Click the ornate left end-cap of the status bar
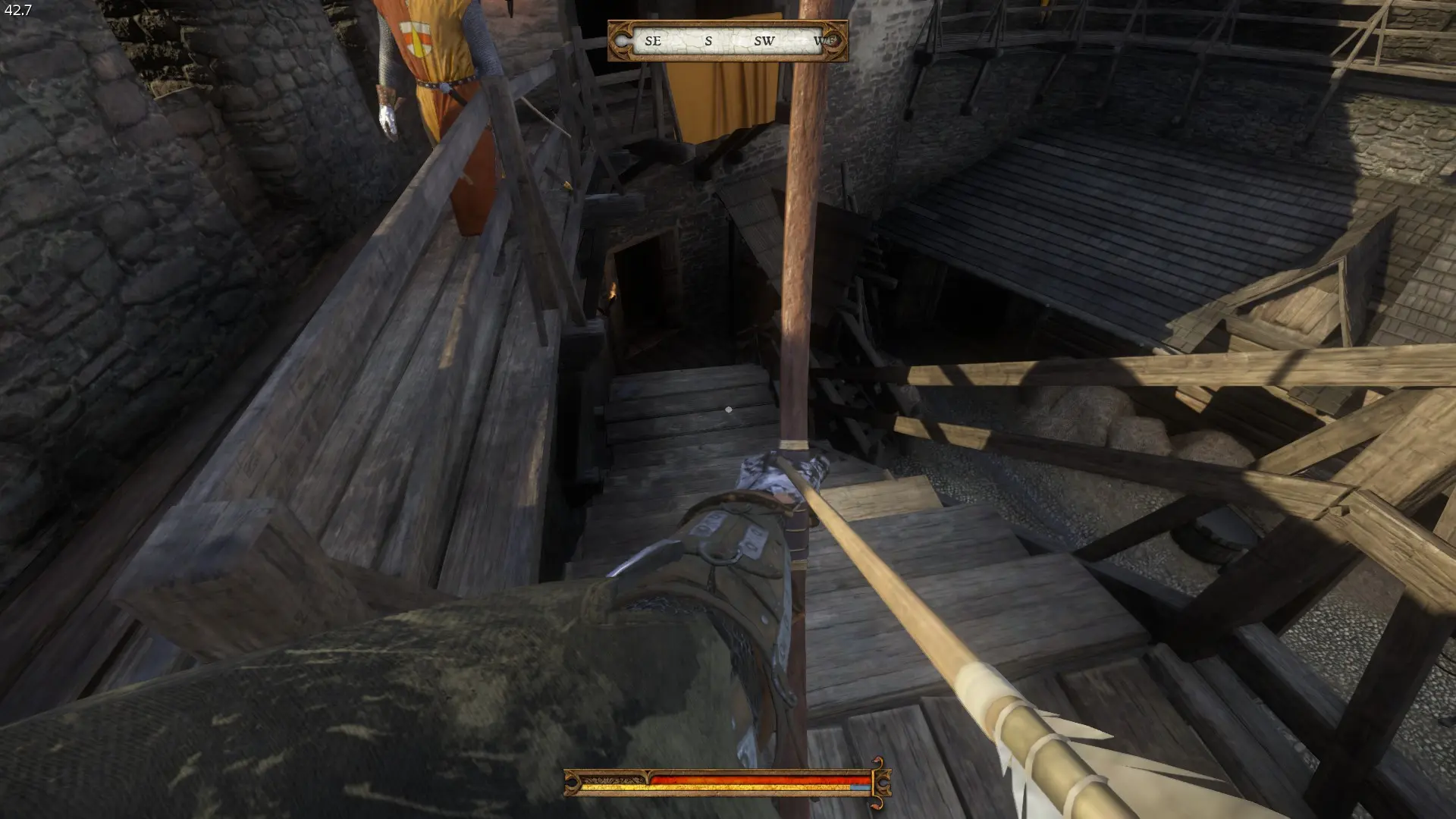The height and width of the screenshot is (819, 1456). coord(570,782)
